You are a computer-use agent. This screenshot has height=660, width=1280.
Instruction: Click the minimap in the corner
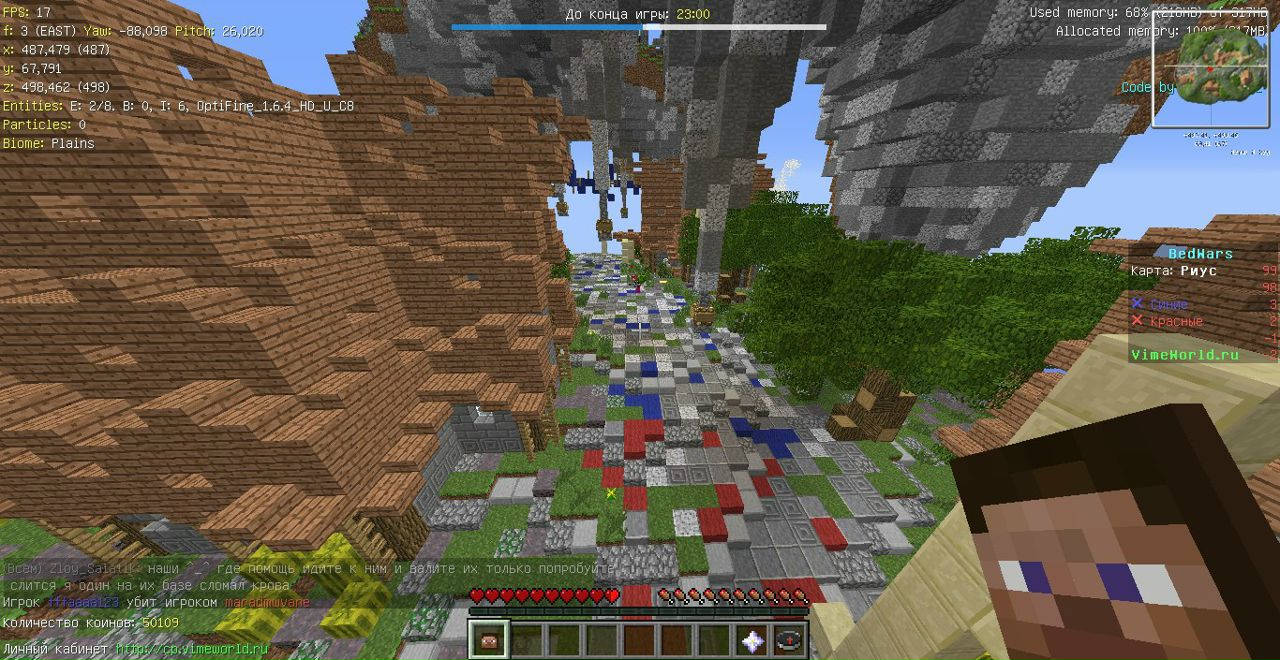1210,72
